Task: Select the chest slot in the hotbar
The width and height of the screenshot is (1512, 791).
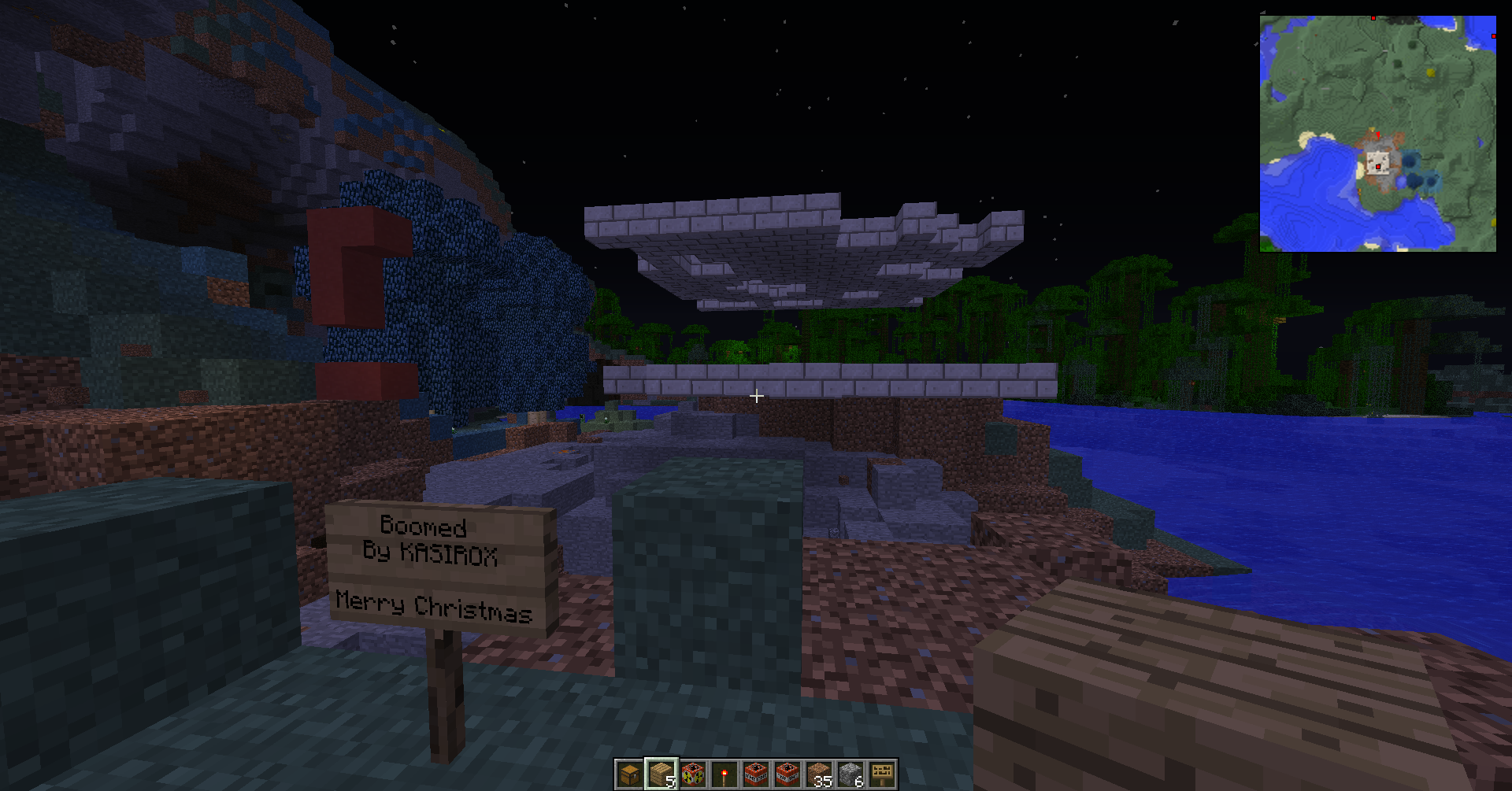Action: point(629,774)
